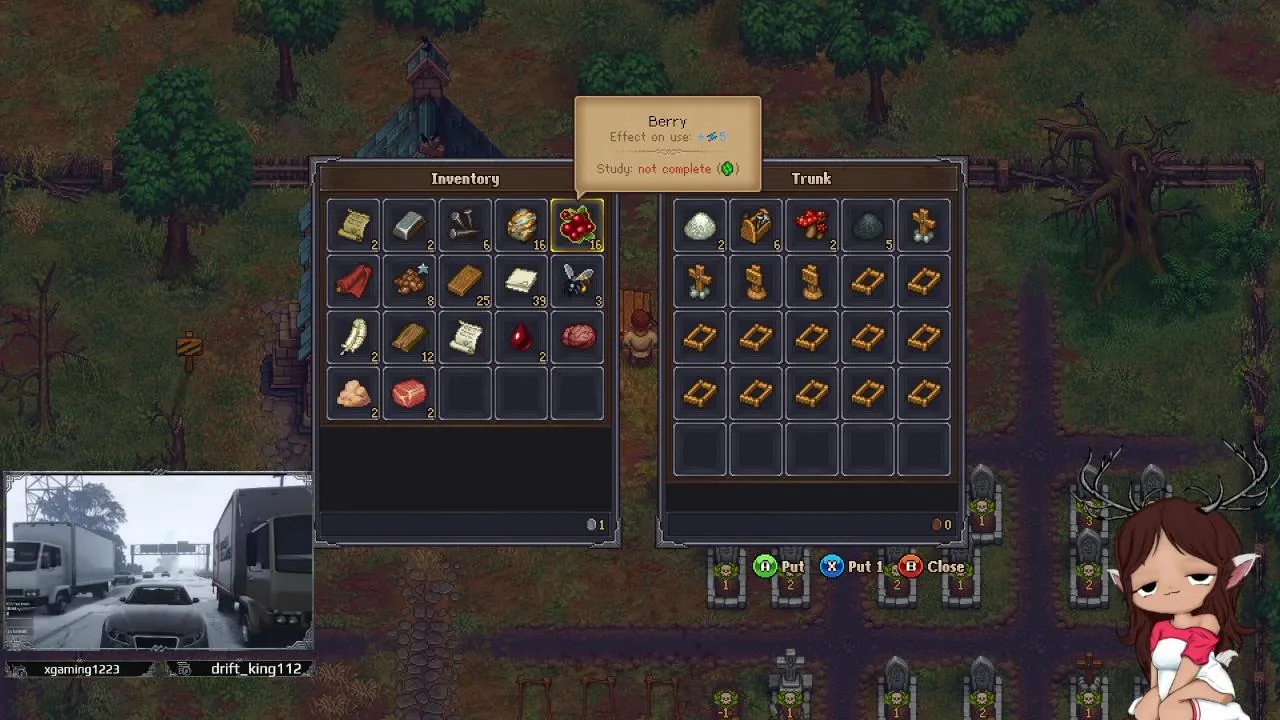This screenshot has width=1280, height=720.
Task: Pick the star-marked brown seeds stack
Action: pos(409,282)
